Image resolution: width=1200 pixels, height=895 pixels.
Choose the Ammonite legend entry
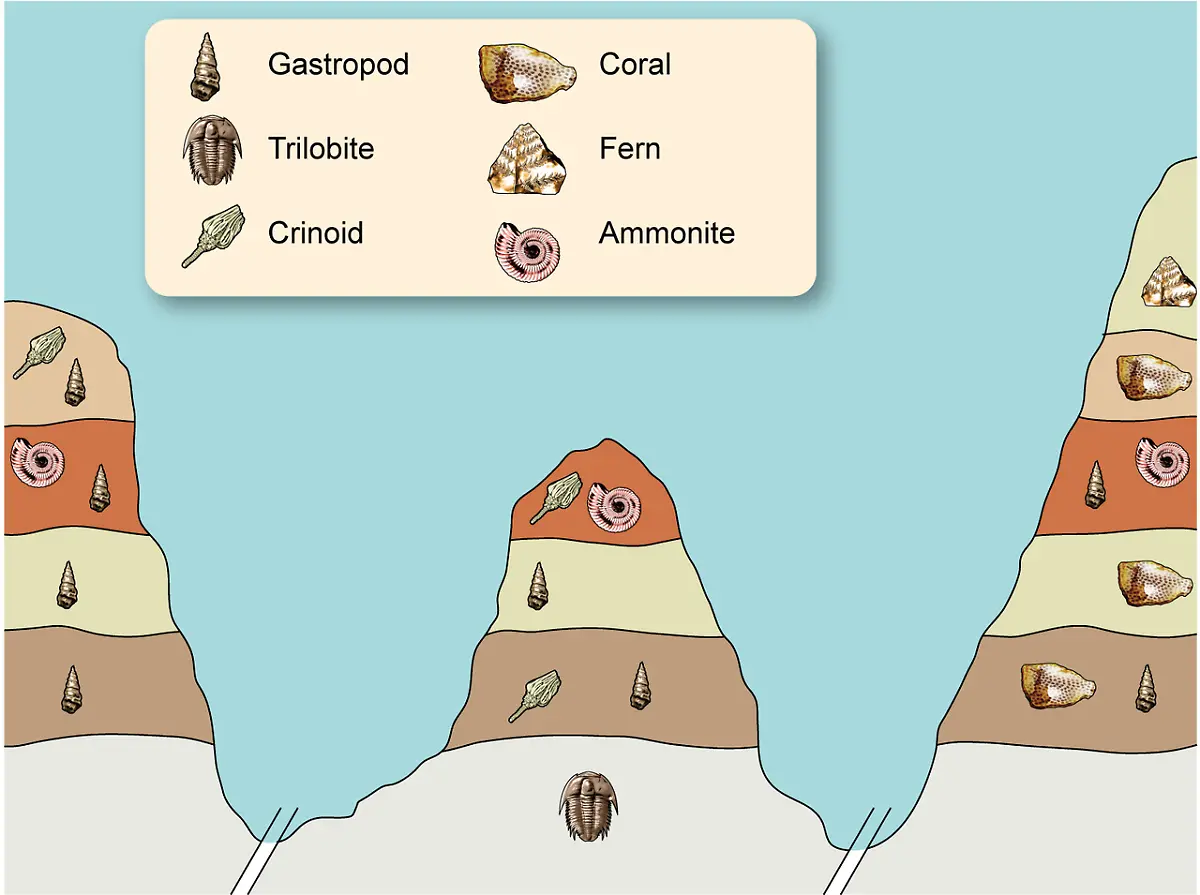666,234
